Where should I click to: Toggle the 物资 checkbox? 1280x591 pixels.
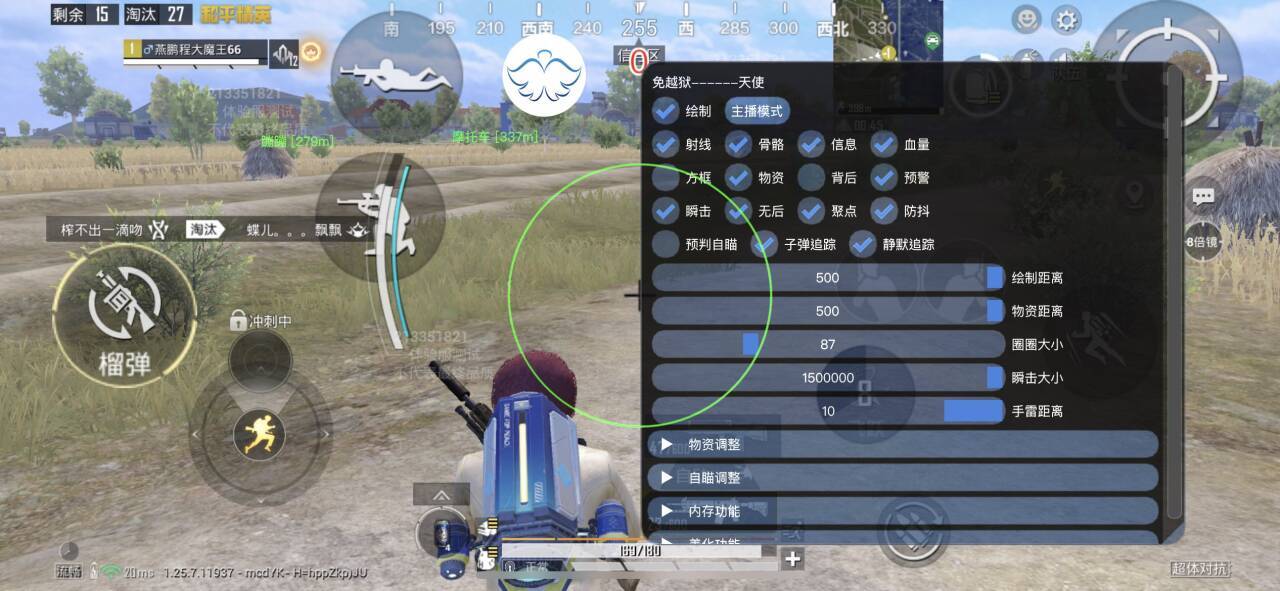click(739, 178)
